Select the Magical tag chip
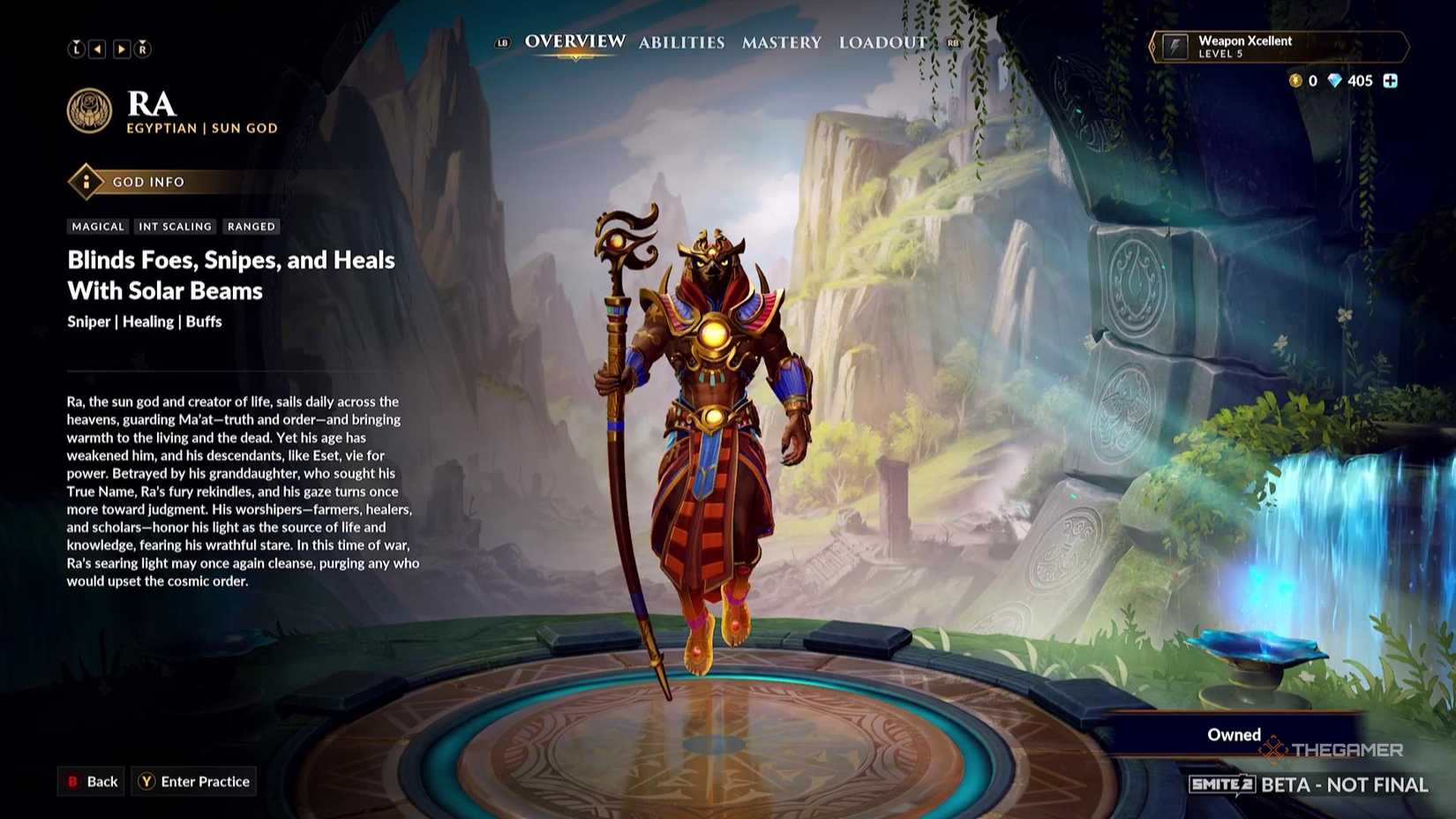The image size is (1456, 819). [x=98, y=226]
